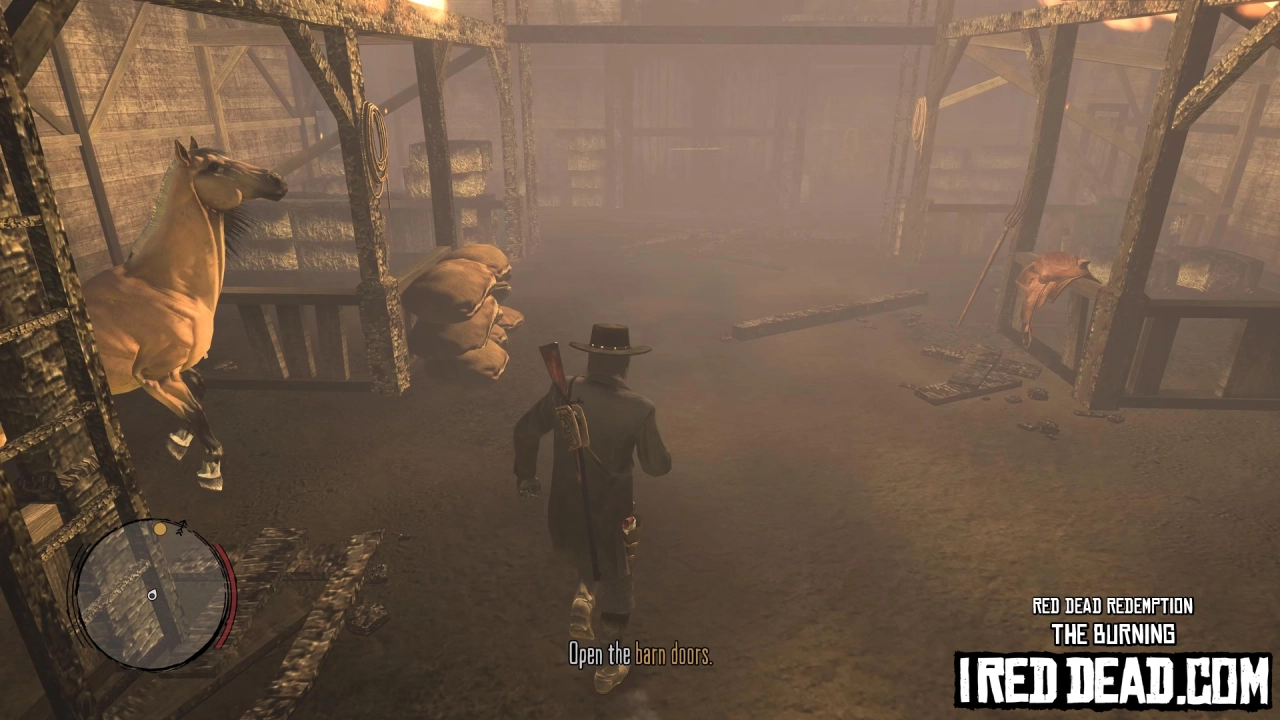The width and height of the screenshot is (1280, 720).
Task: Select the yellow objective dot on the minimap
Action: 160,529
